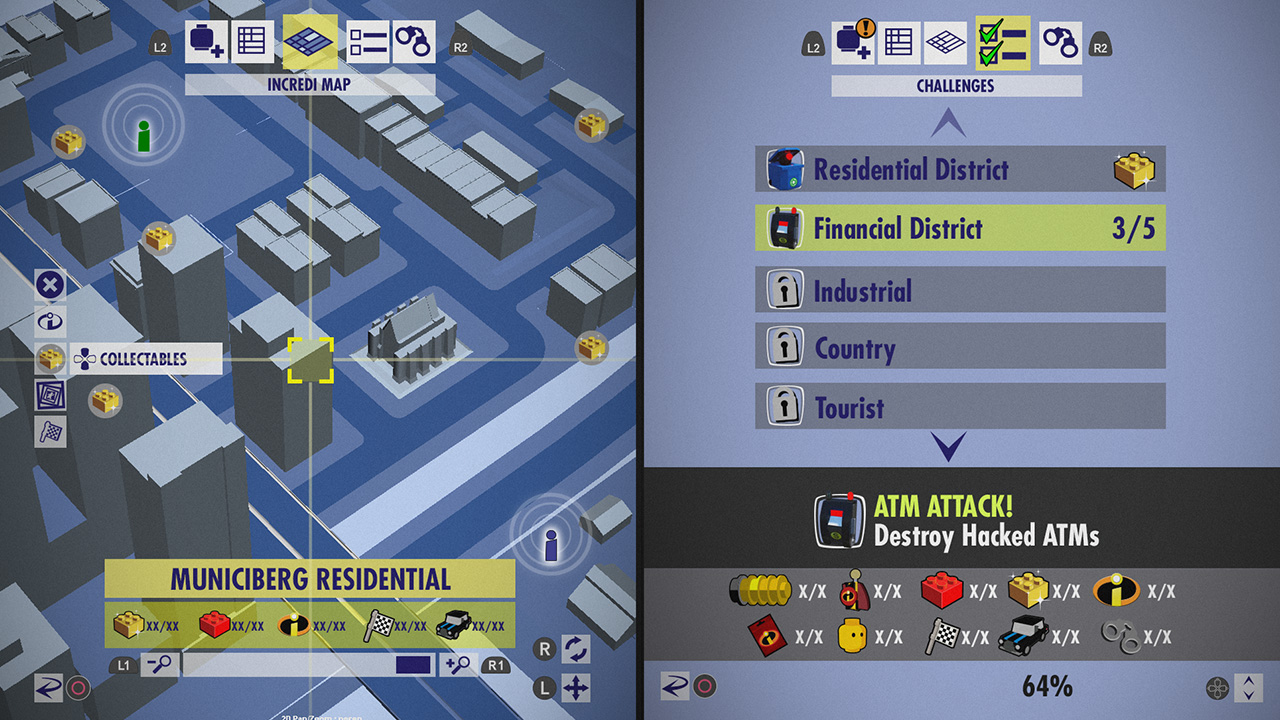This screenshot has height=720, width=1280.
Task: Zoom in with the plus magnifier button
Action: tap(458, 665)
